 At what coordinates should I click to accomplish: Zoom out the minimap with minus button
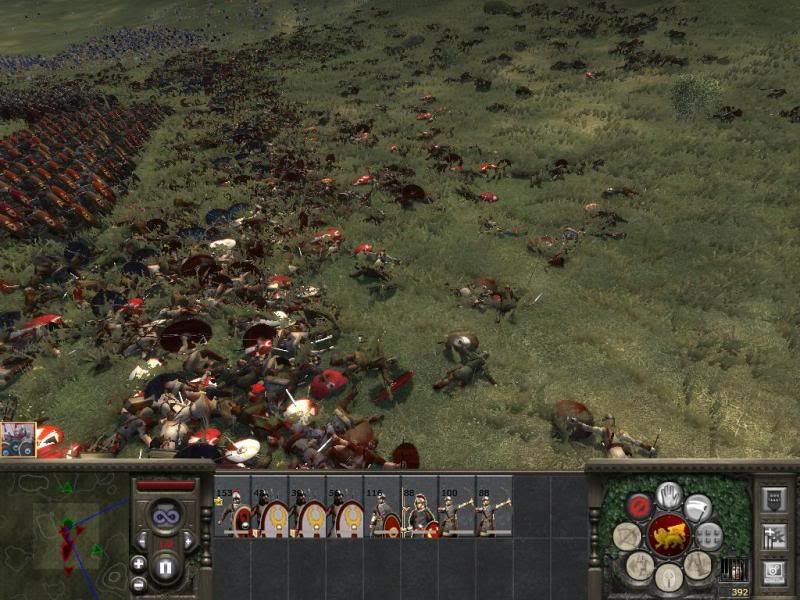pos(138,584)
